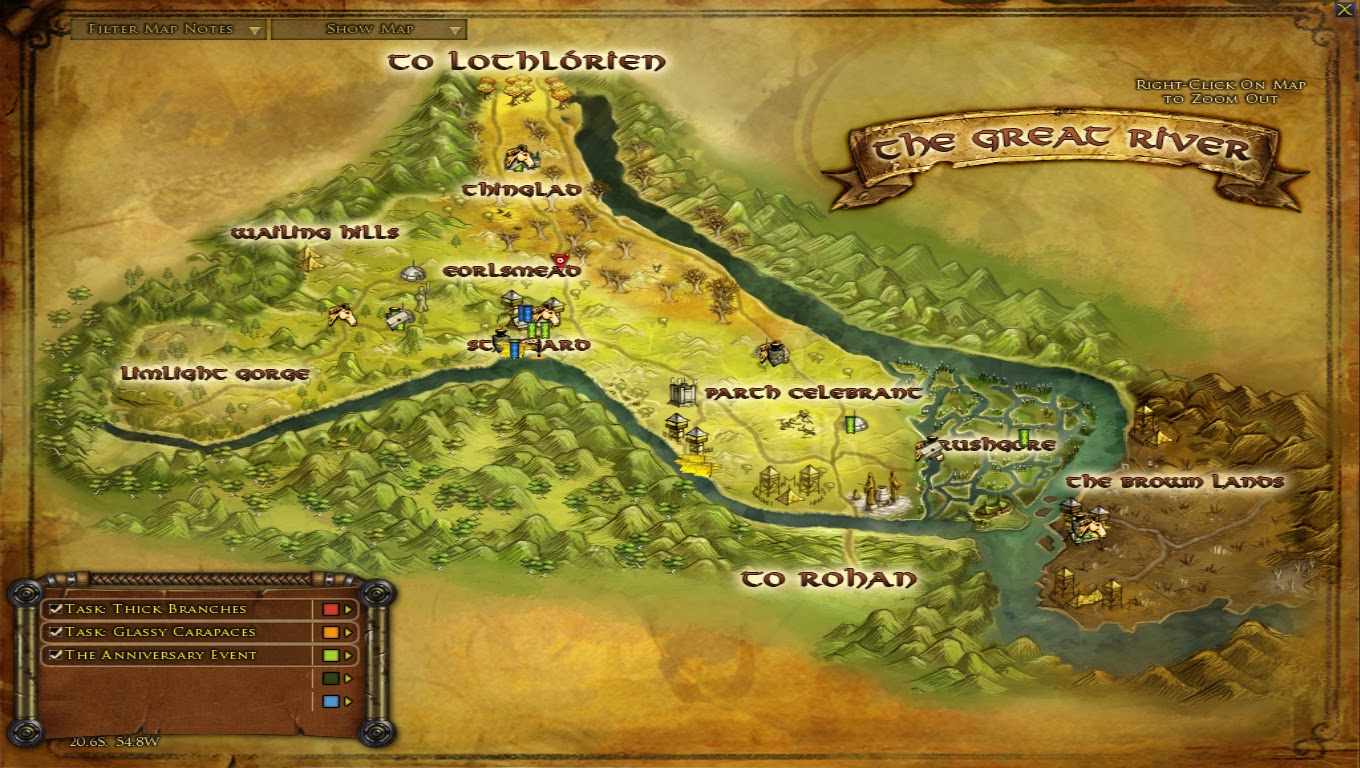1360x768 pixels.
Task: Expand details for The Anniversary Event entry
Action: [347, 655]
